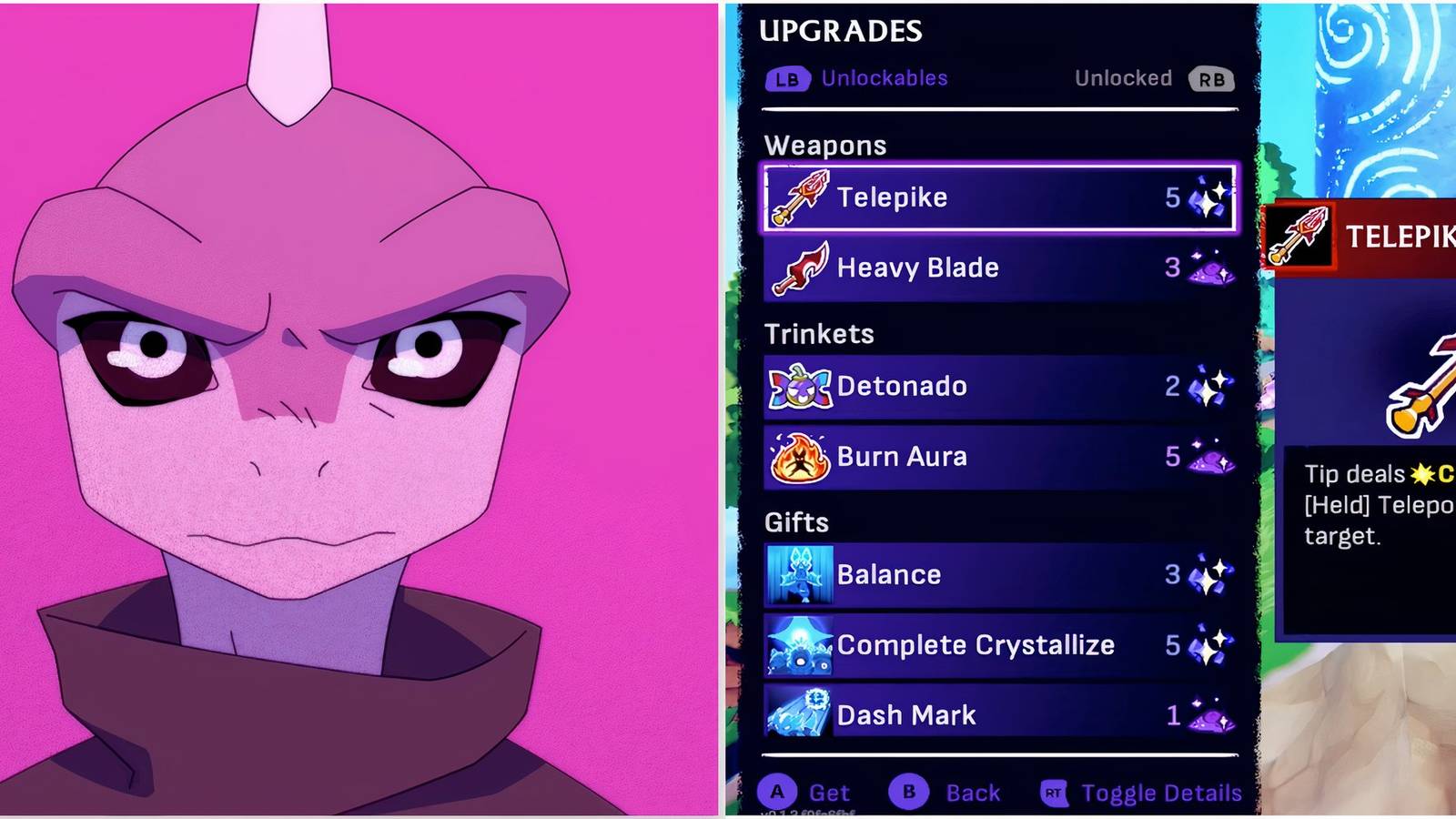
Task: Click the Burn Aura flame icon
Action: coord(799,457)
